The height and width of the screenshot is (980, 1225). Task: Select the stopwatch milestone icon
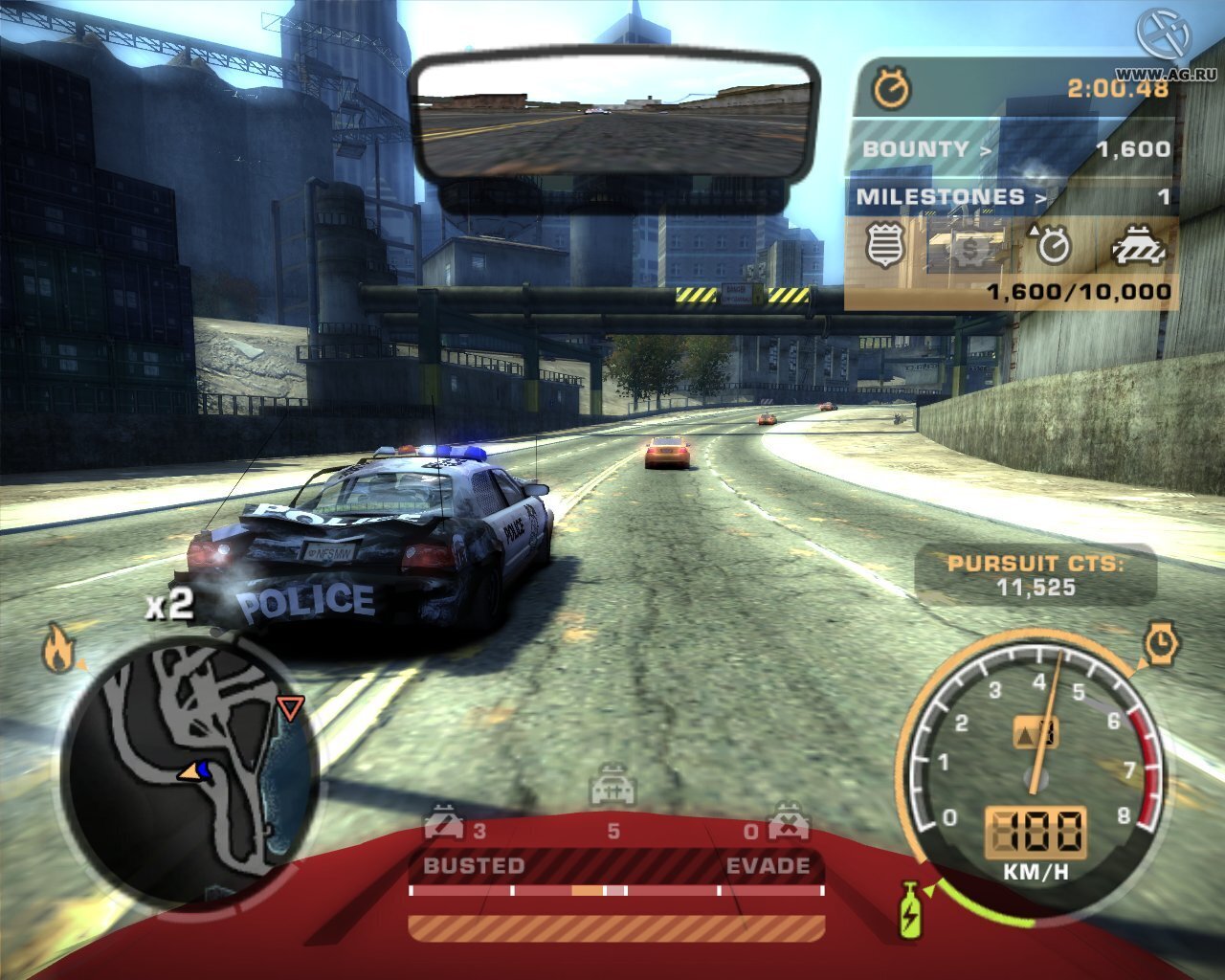1053,246
